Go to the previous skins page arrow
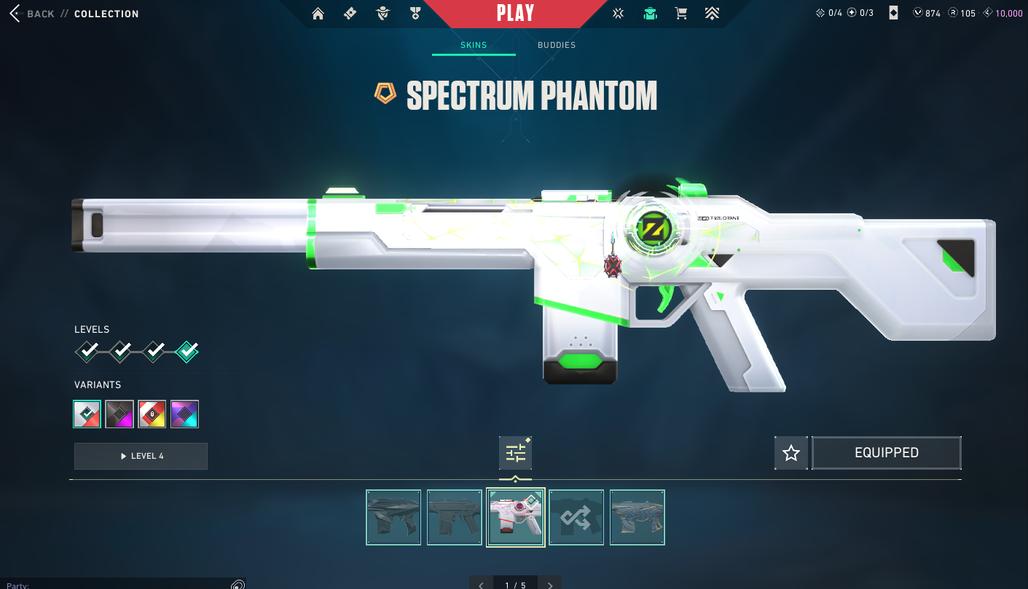 [x=481, y=584]
